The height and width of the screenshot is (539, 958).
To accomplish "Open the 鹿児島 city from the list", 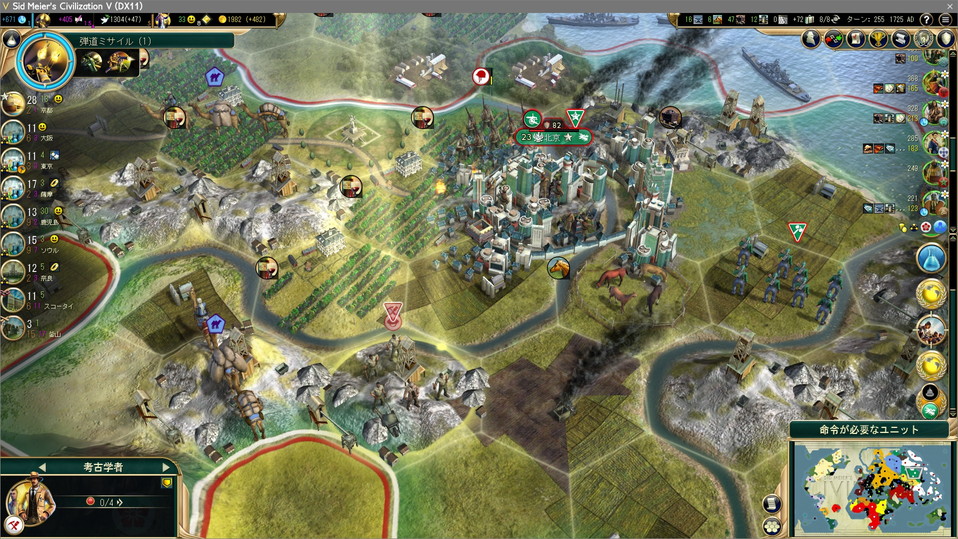I will click(14, 215).
